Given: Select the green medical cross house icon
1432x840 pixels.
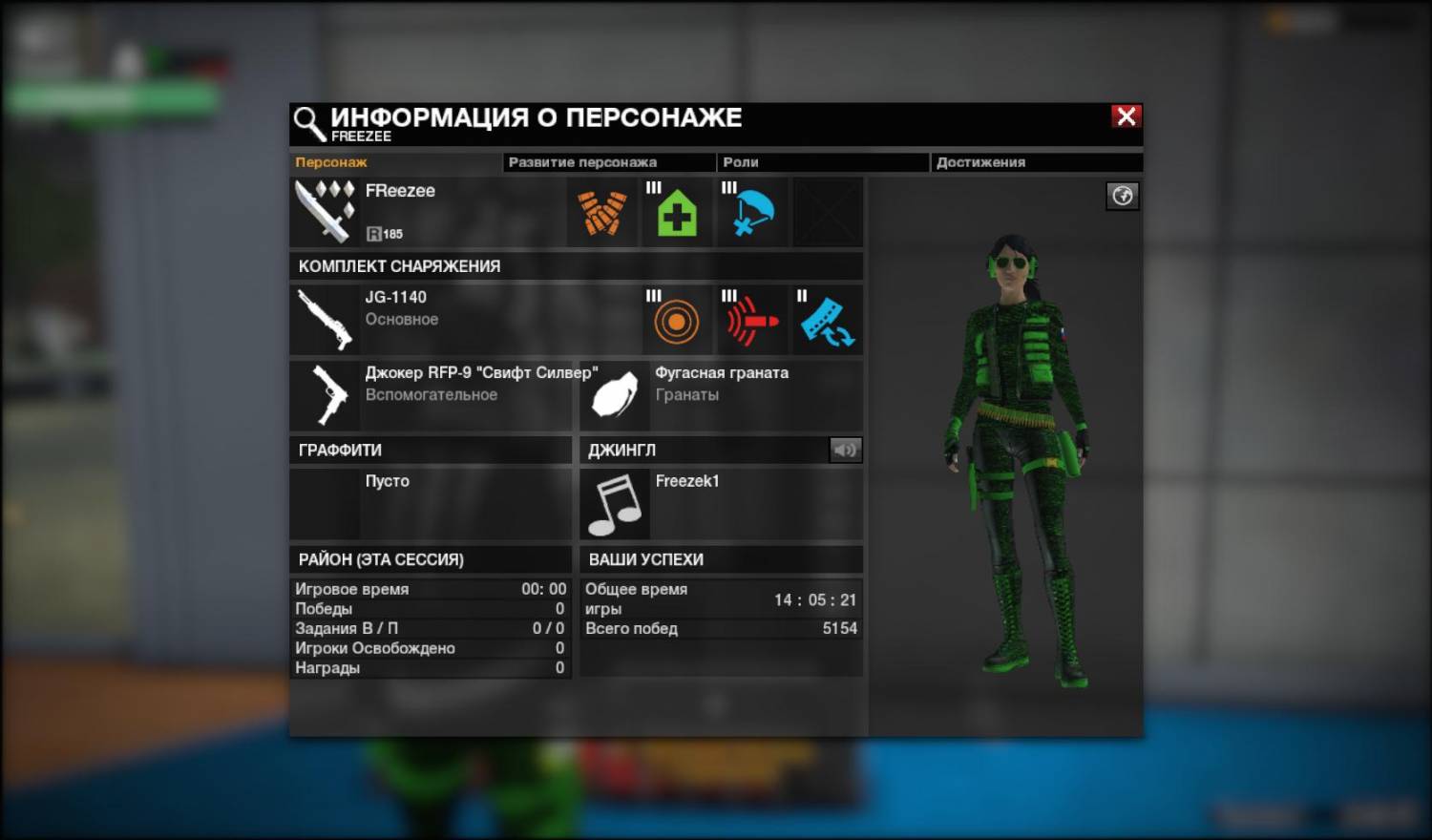Looking at the screenshot, I should click(x=677, y=213).
